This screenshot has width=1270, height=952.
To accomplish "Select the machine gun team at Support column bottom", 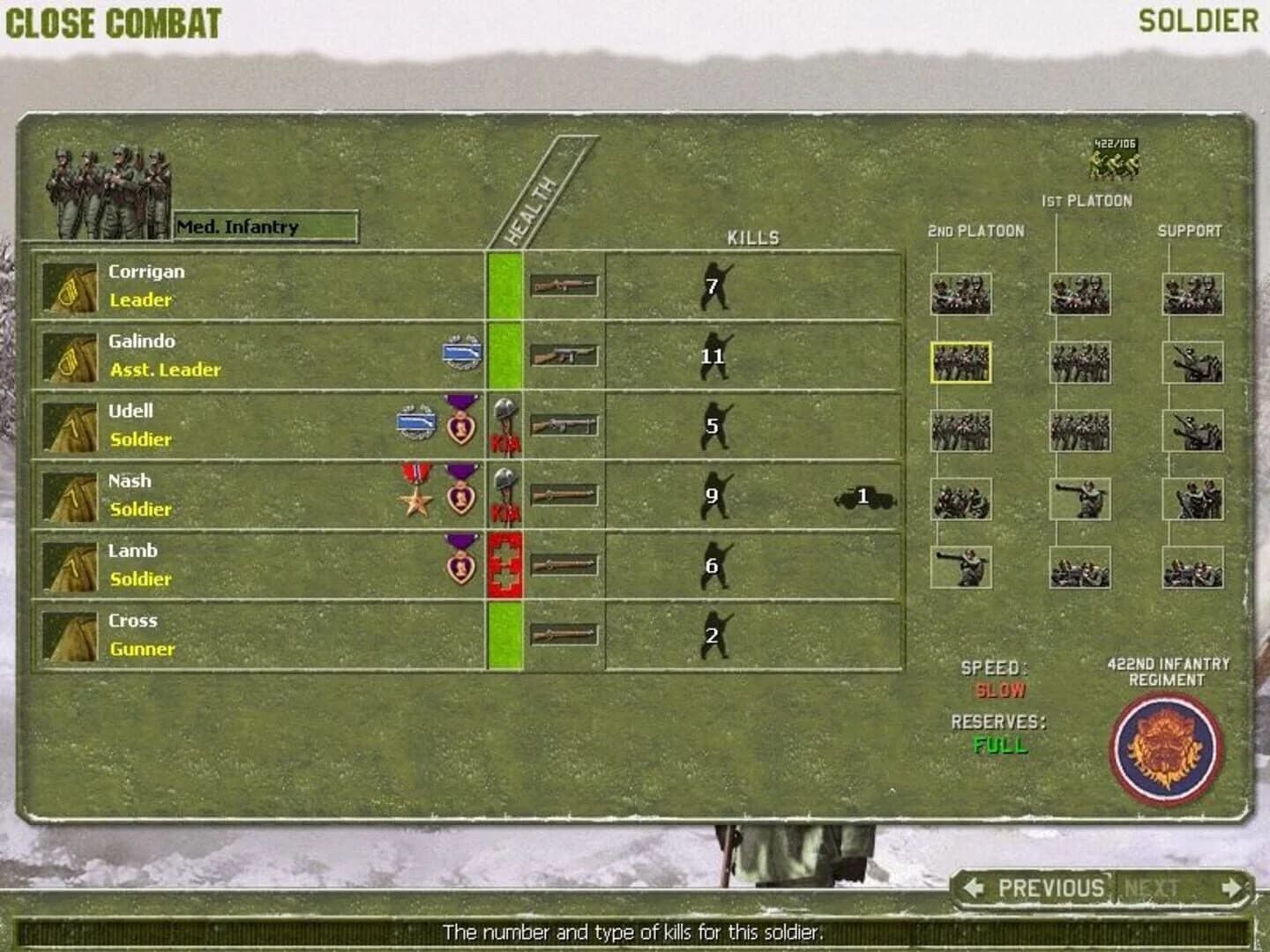I will click(1192, 569).
